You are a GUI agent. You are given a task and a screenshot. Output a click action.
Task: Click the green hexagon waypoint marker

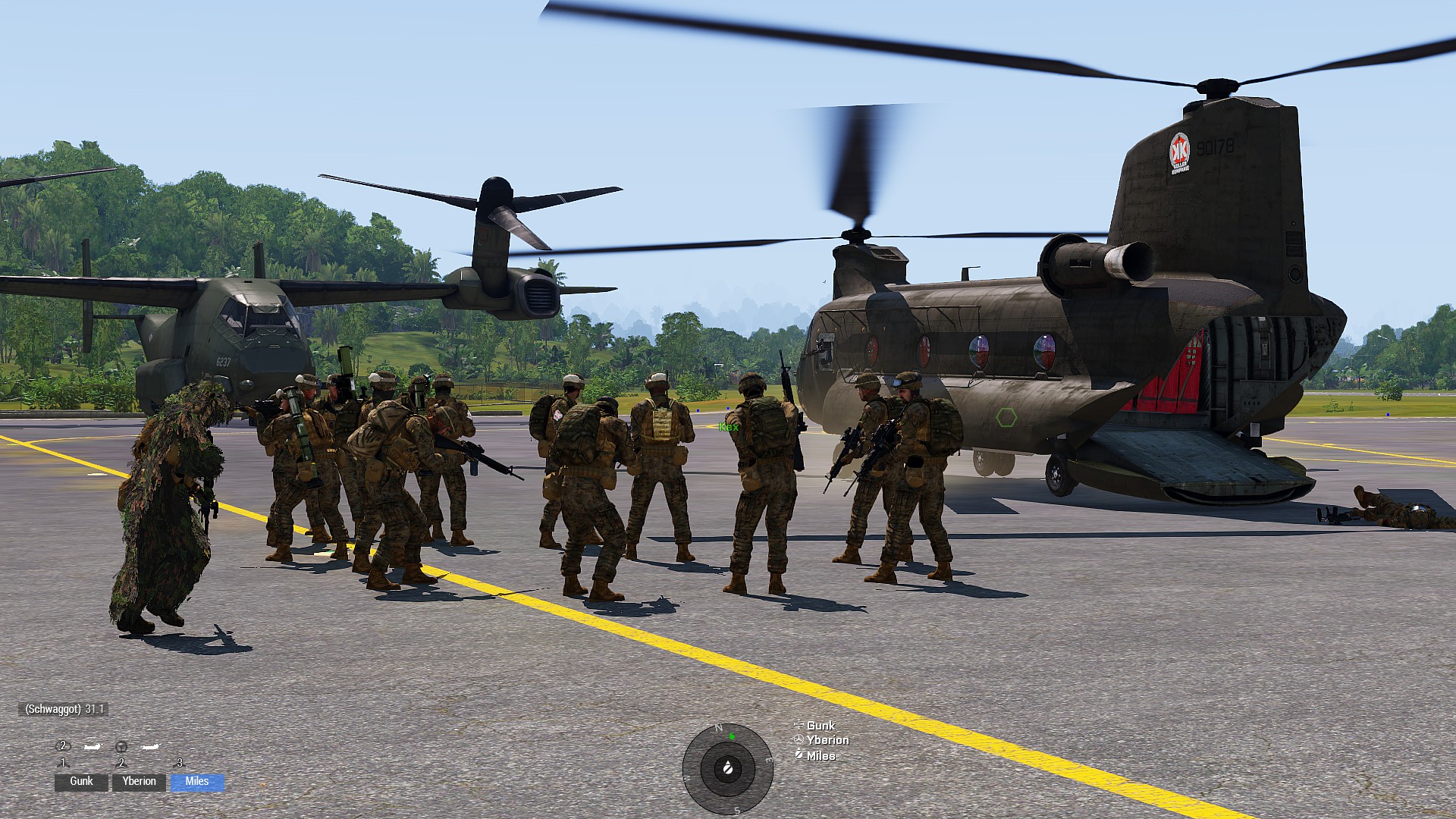pyautogui.click(x=1006, y=417)
